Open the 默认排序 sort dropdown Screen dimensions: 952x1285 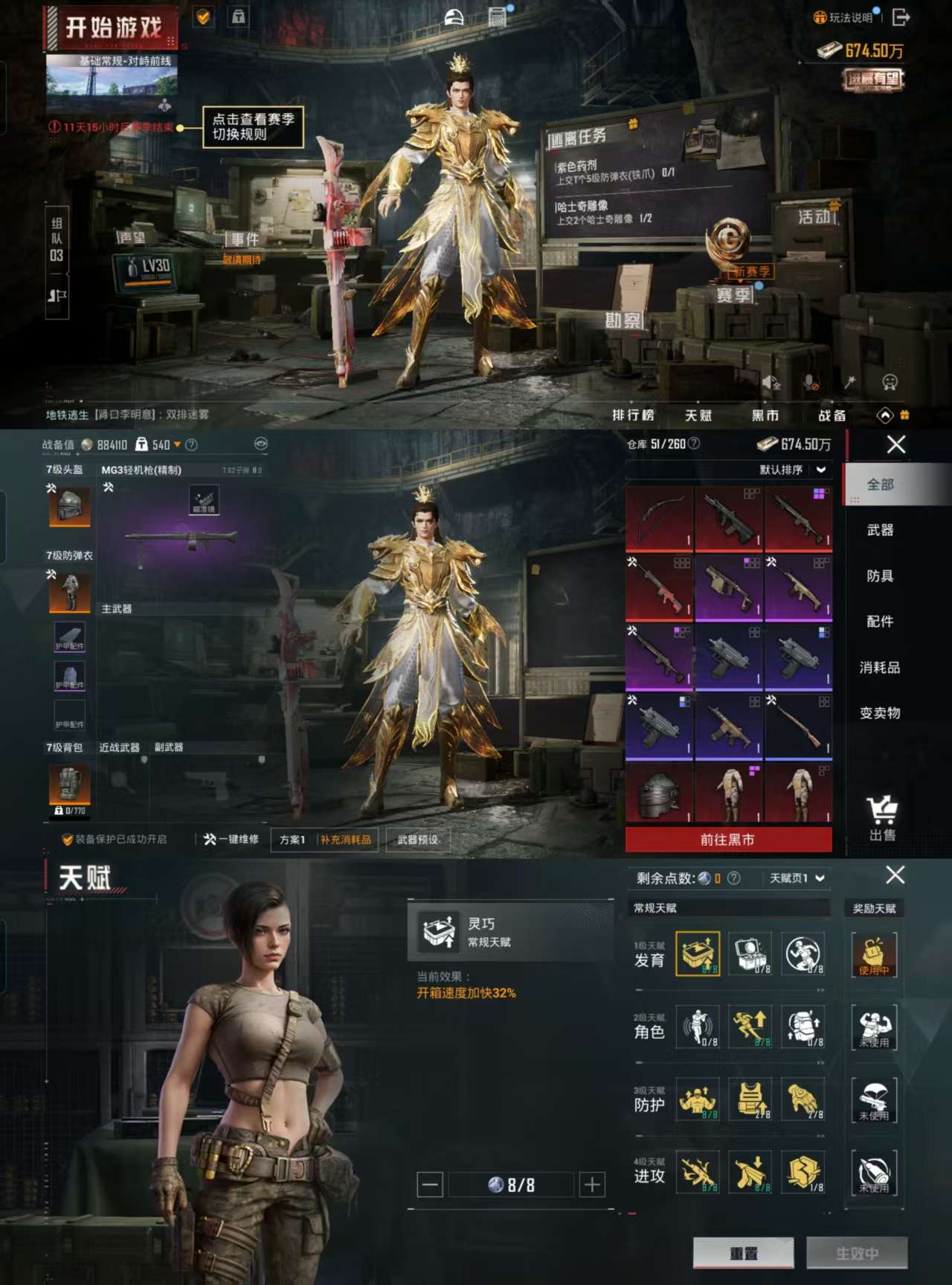point(791,470)
